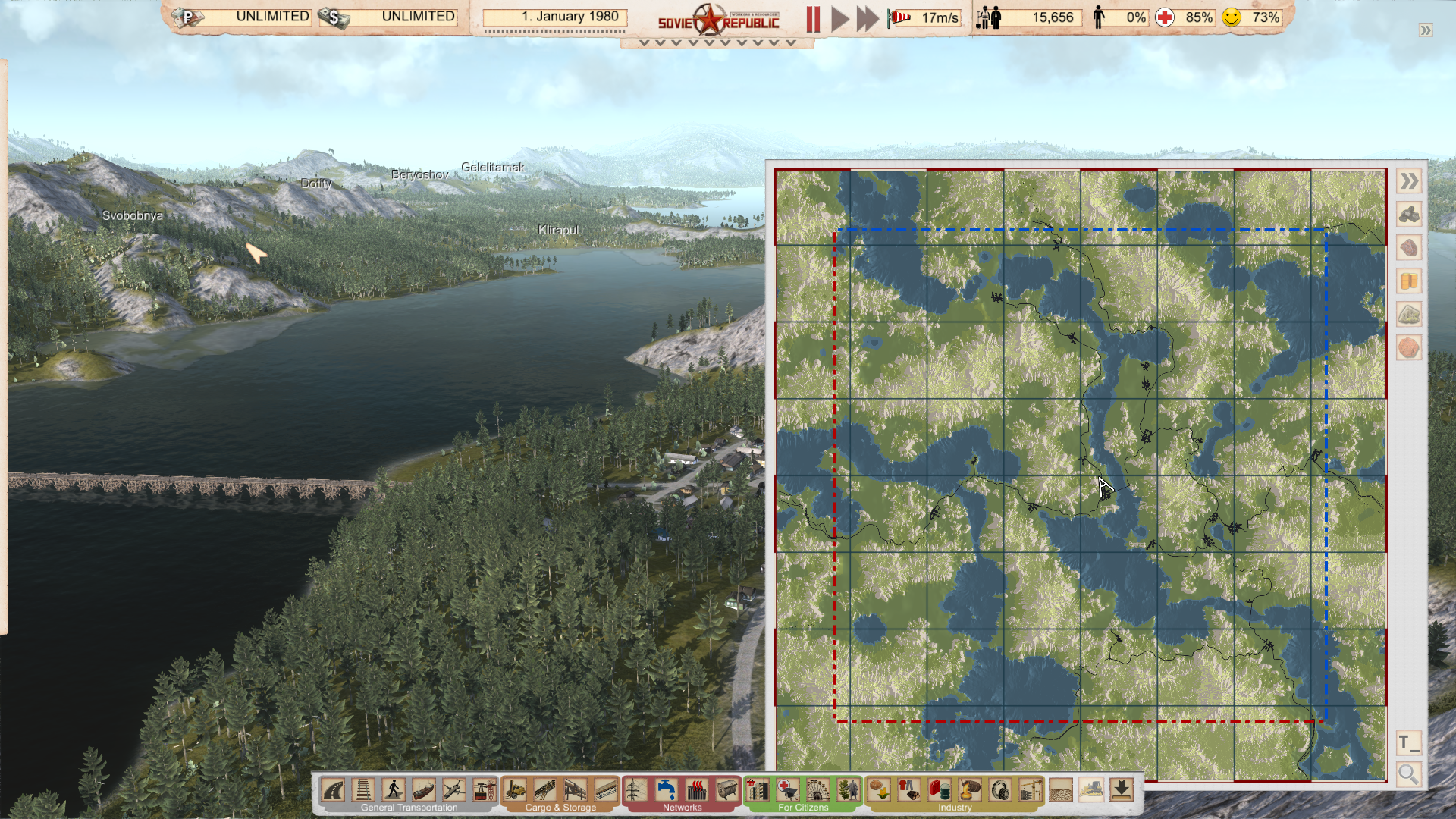This screenshot has height=819, width=1456.
Task: Click the date progress bar showing 1. January 1980
Action: (555, 16)
